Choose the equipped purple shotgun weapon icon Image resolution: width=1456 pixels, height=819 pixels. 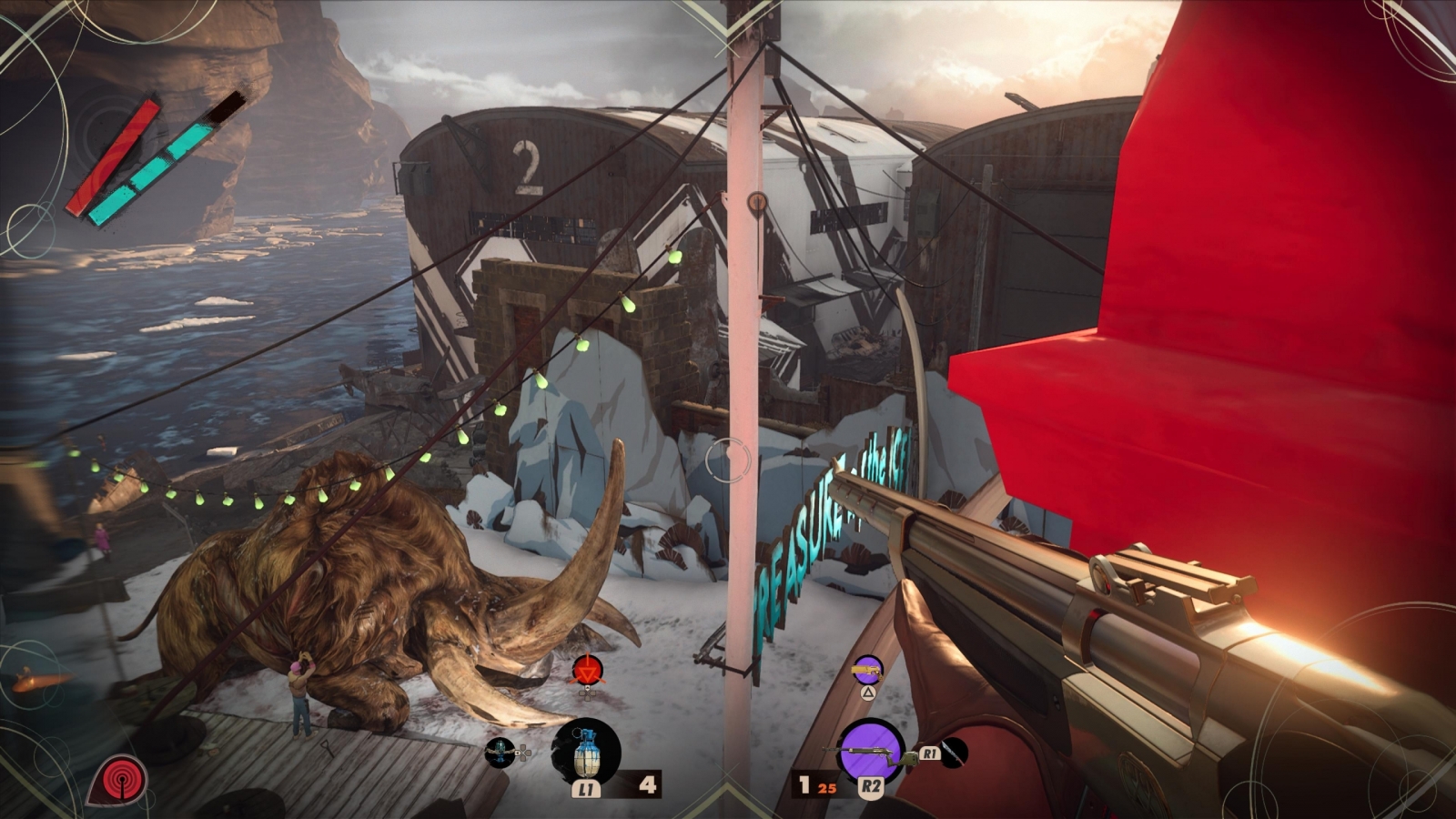point(871,750)
